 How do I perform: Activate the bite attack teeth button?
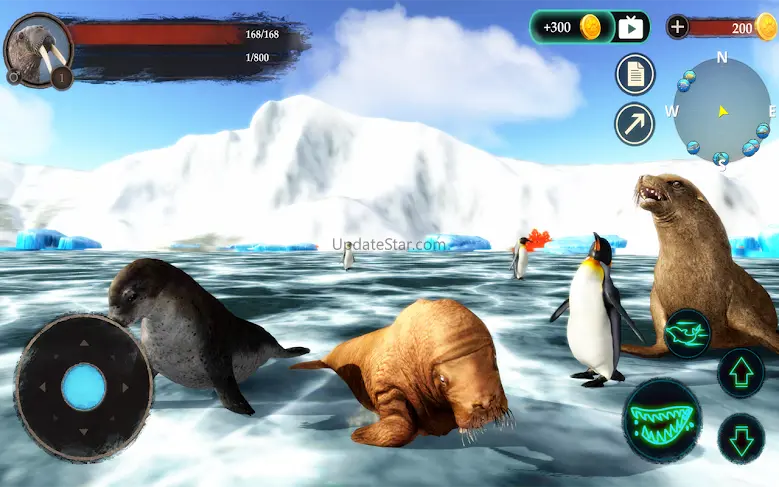(x=661, y=420)
